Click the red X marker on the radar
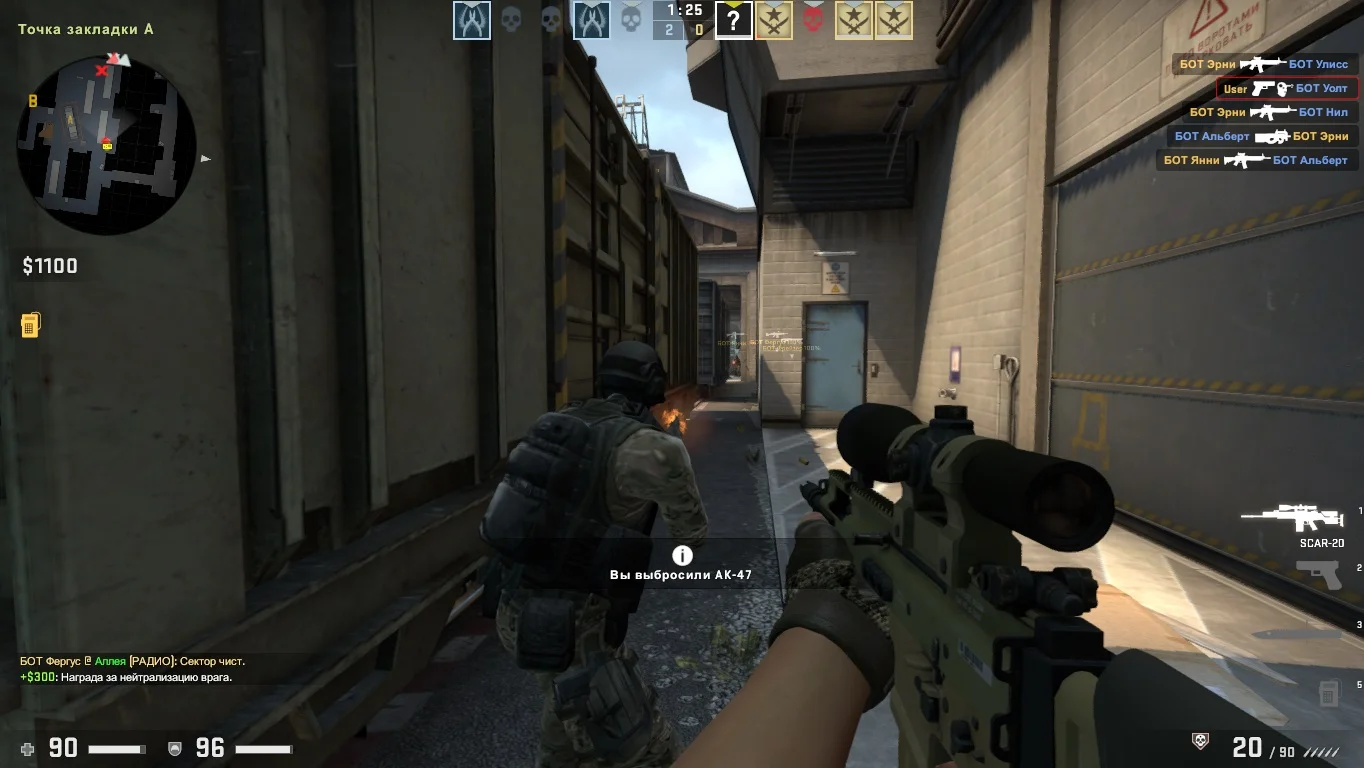1364x768 pixels. (101, 71)
